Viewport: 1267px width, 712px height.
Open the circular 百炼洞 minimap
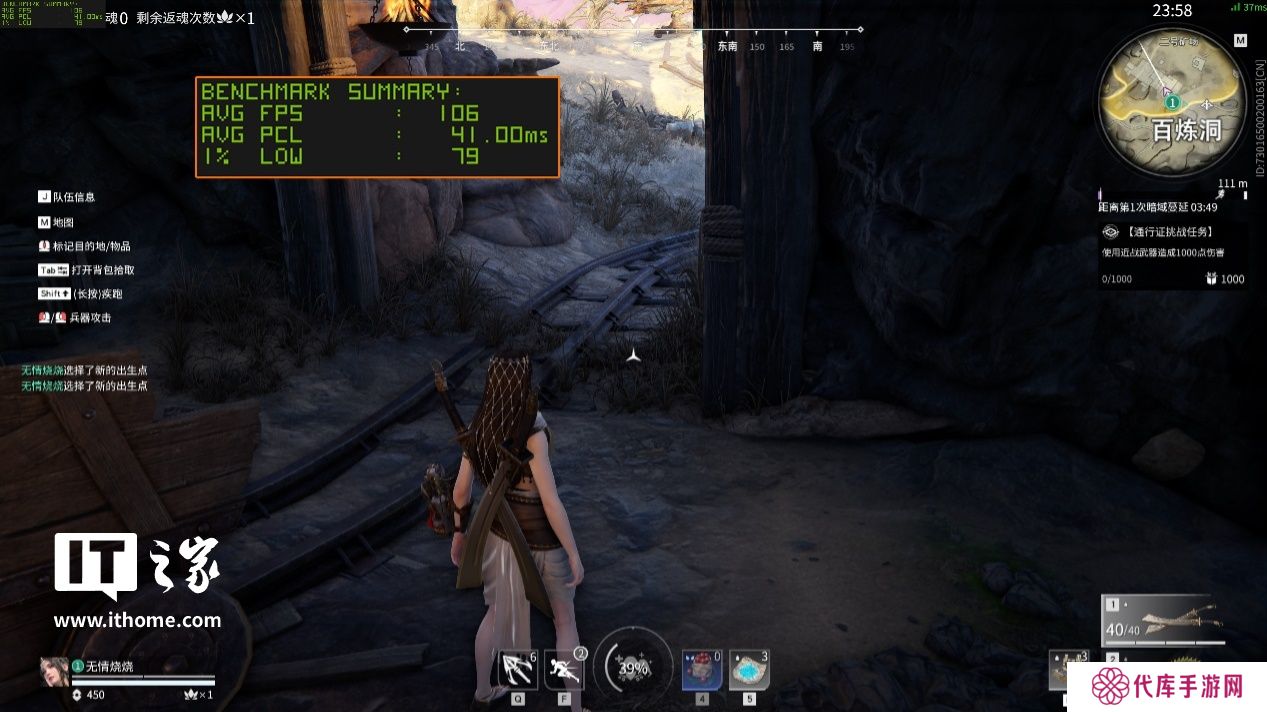point(1171,97)
